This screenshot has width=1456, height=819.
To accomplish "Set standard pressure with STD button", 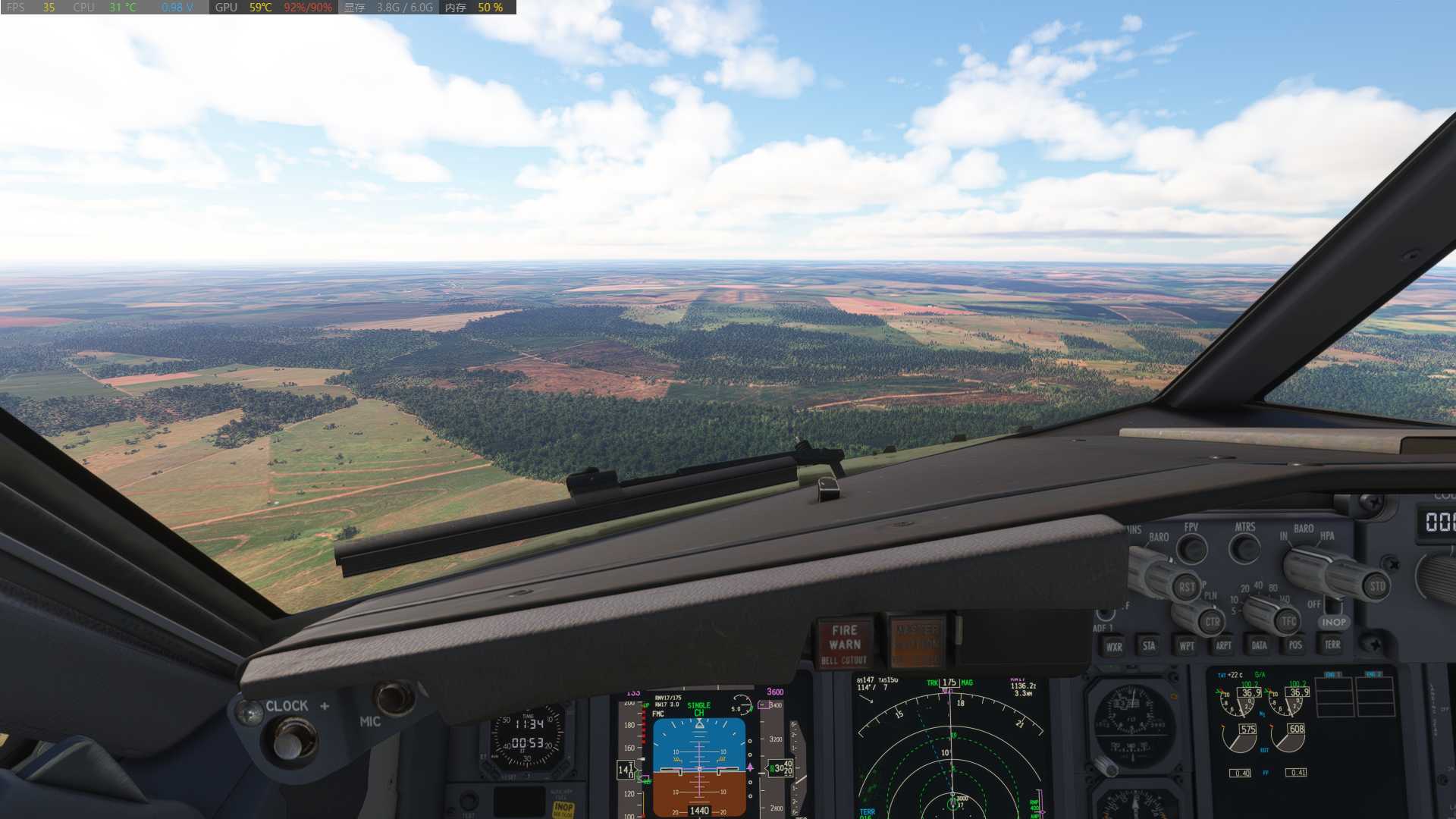I will tap(1376, 586).
